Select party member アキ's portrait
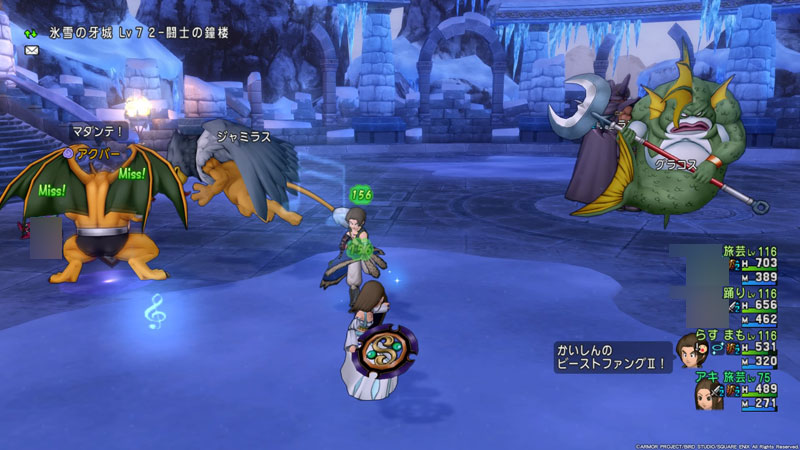This screenshot has height=450, width=800. pos(709,392)
